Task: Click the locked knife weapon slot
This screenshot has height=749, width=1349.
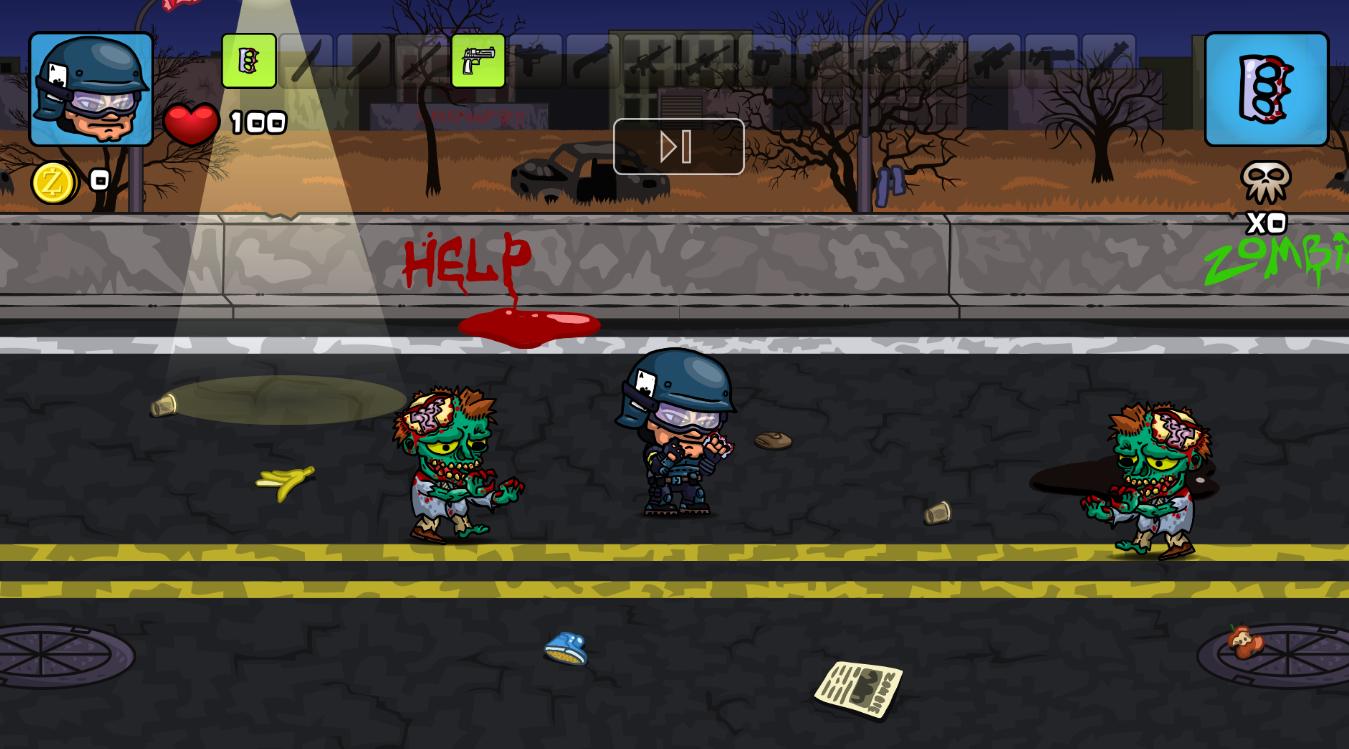Action: point(306,61)
